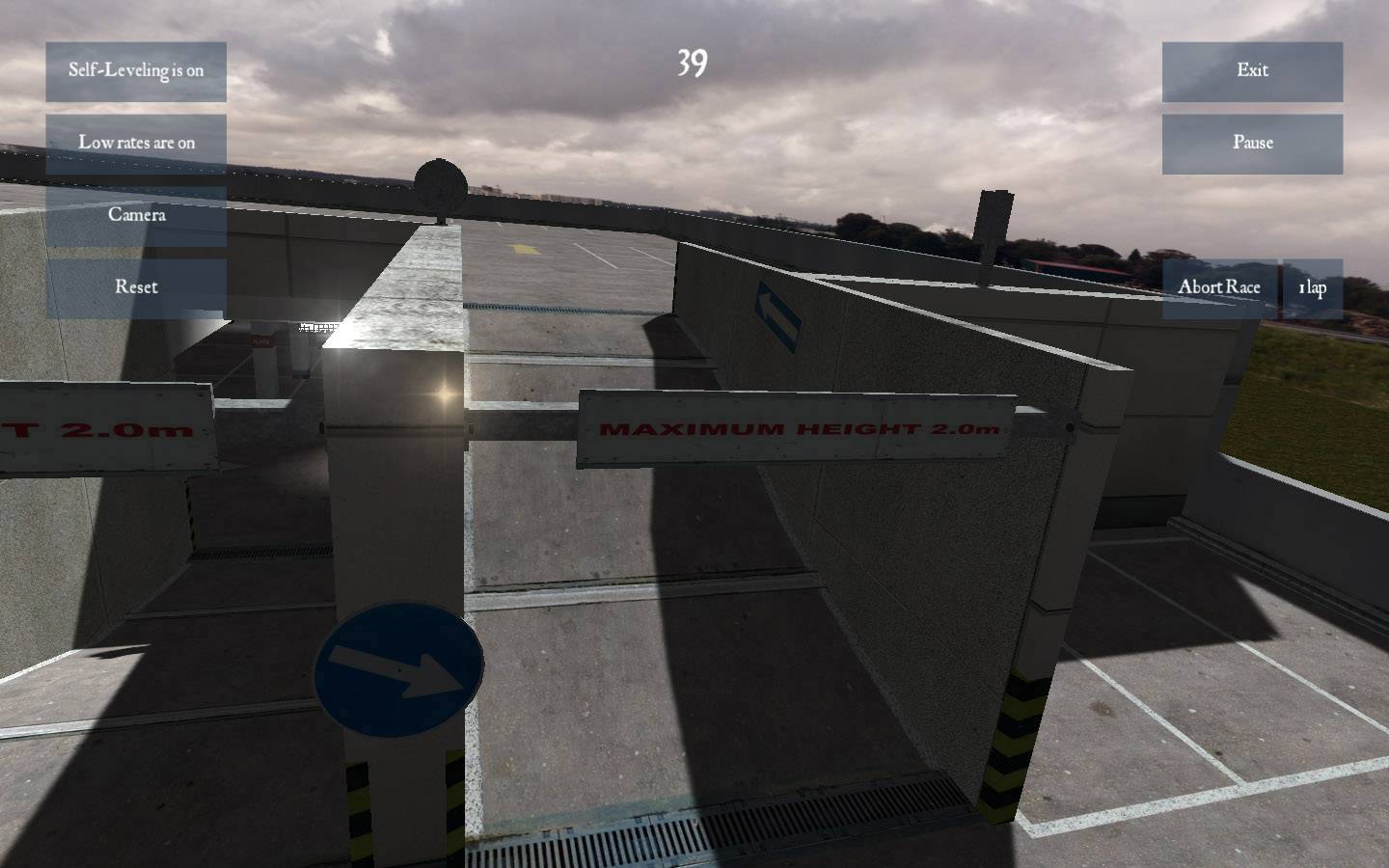Disable low rates mode

coord(136,143)
